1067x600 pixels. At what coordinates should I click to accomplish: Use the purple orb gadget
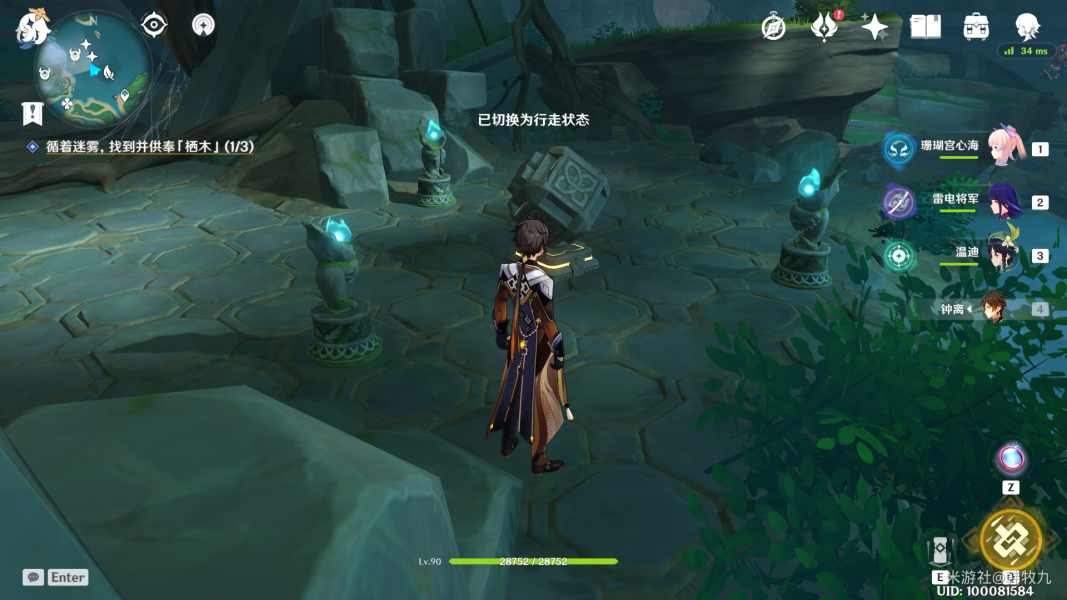(1011, 459)
